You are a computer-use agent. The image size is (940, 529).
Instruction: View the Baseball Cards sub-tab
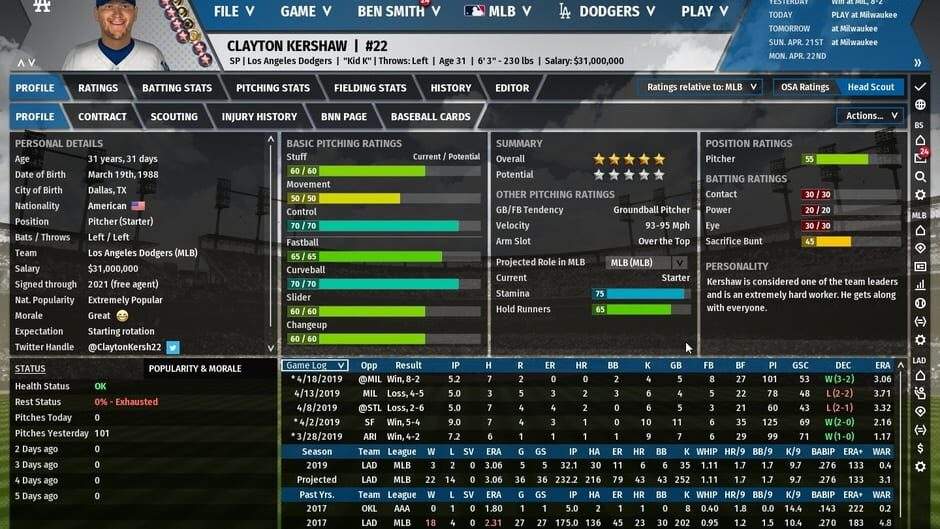tap(430, 117)
